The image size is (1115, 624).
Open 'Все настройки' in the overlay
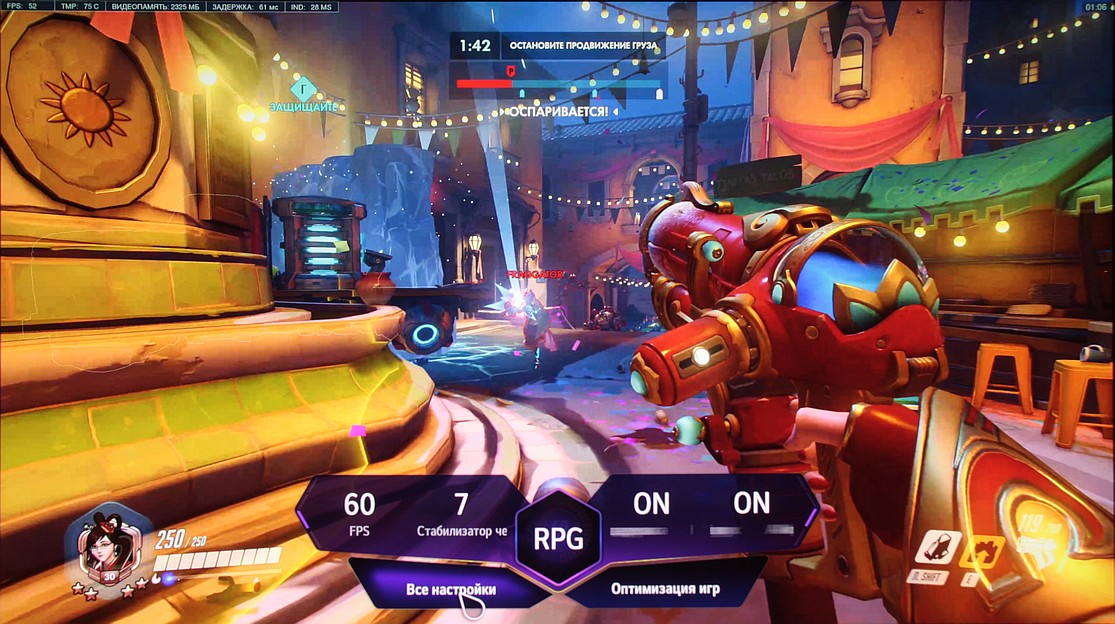pyautogui.click(x=451, y=589)
